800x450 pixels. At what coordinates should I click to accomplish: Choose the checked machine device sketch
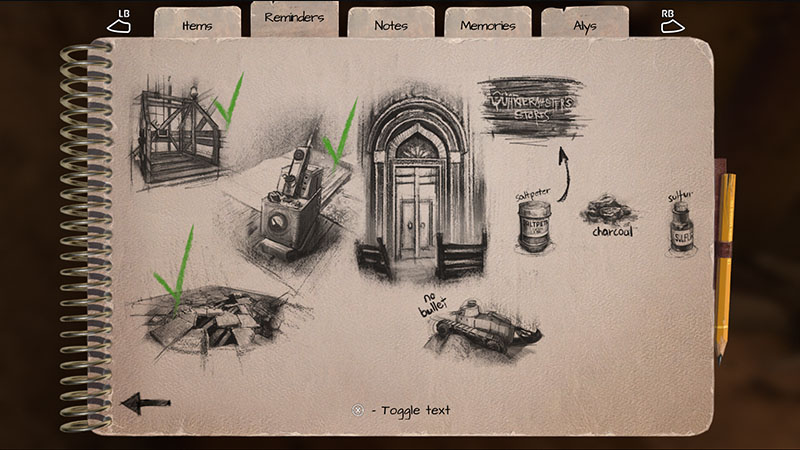coord(290,200)
